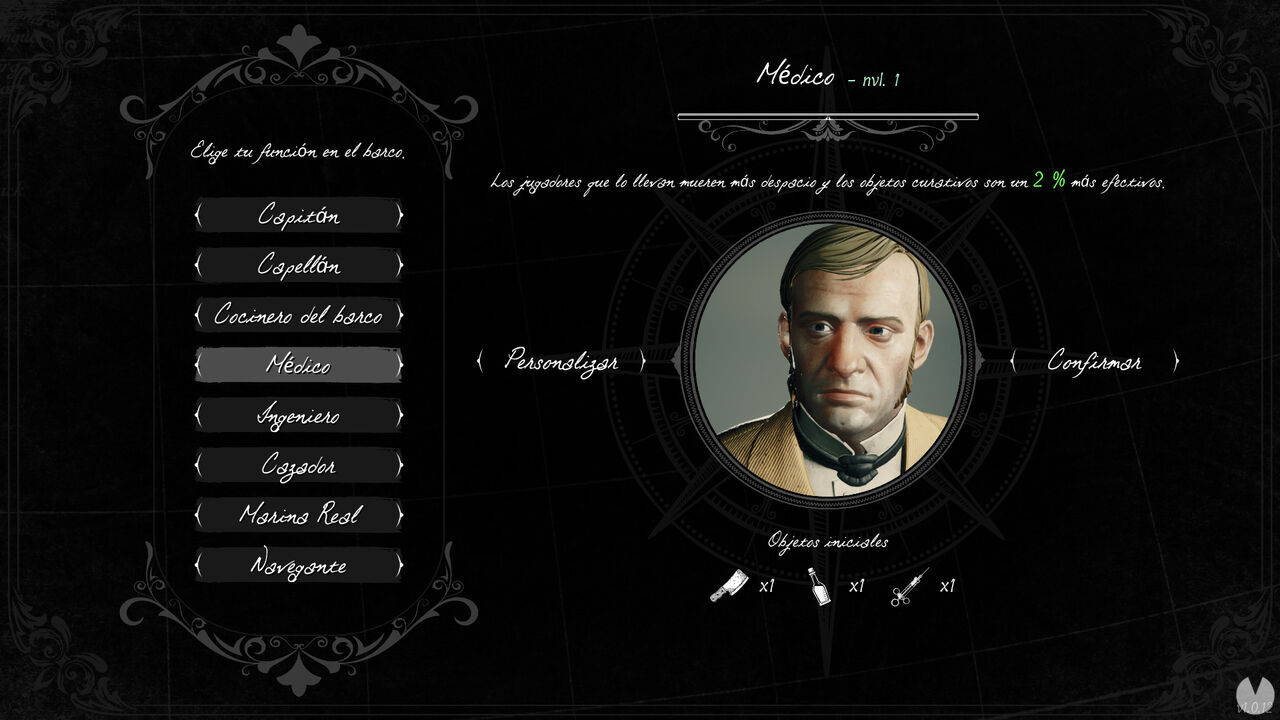
Task: Select the Navegante role
Action: [299, 565]
